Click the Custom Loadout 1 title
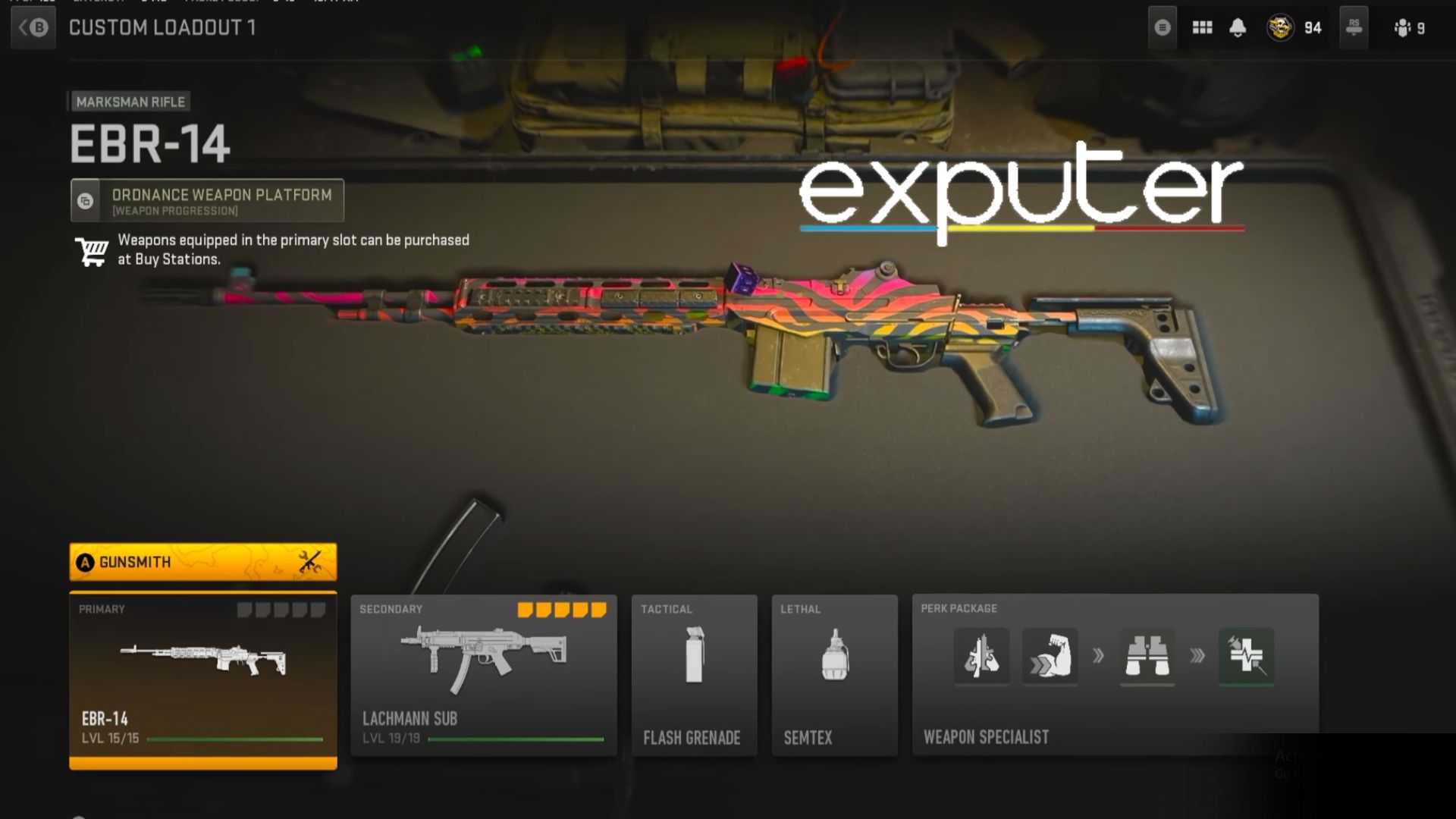The height and width of the screenshot is (819, 1456). point(163,27)
